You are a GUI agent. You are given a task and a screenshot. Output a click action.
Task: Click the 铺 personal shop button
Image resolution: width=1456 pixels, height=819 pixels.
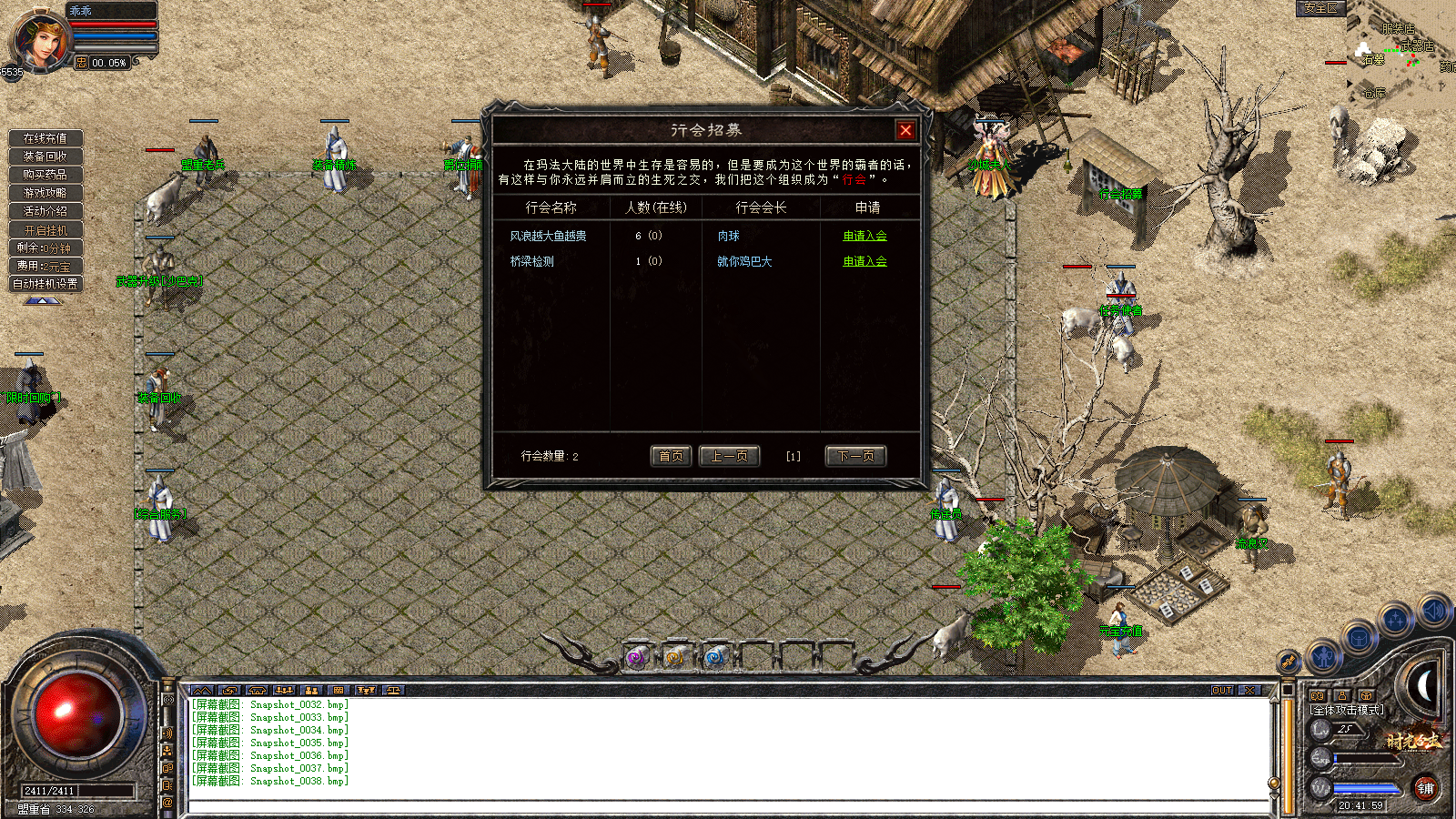click(x=1428, y=788)
